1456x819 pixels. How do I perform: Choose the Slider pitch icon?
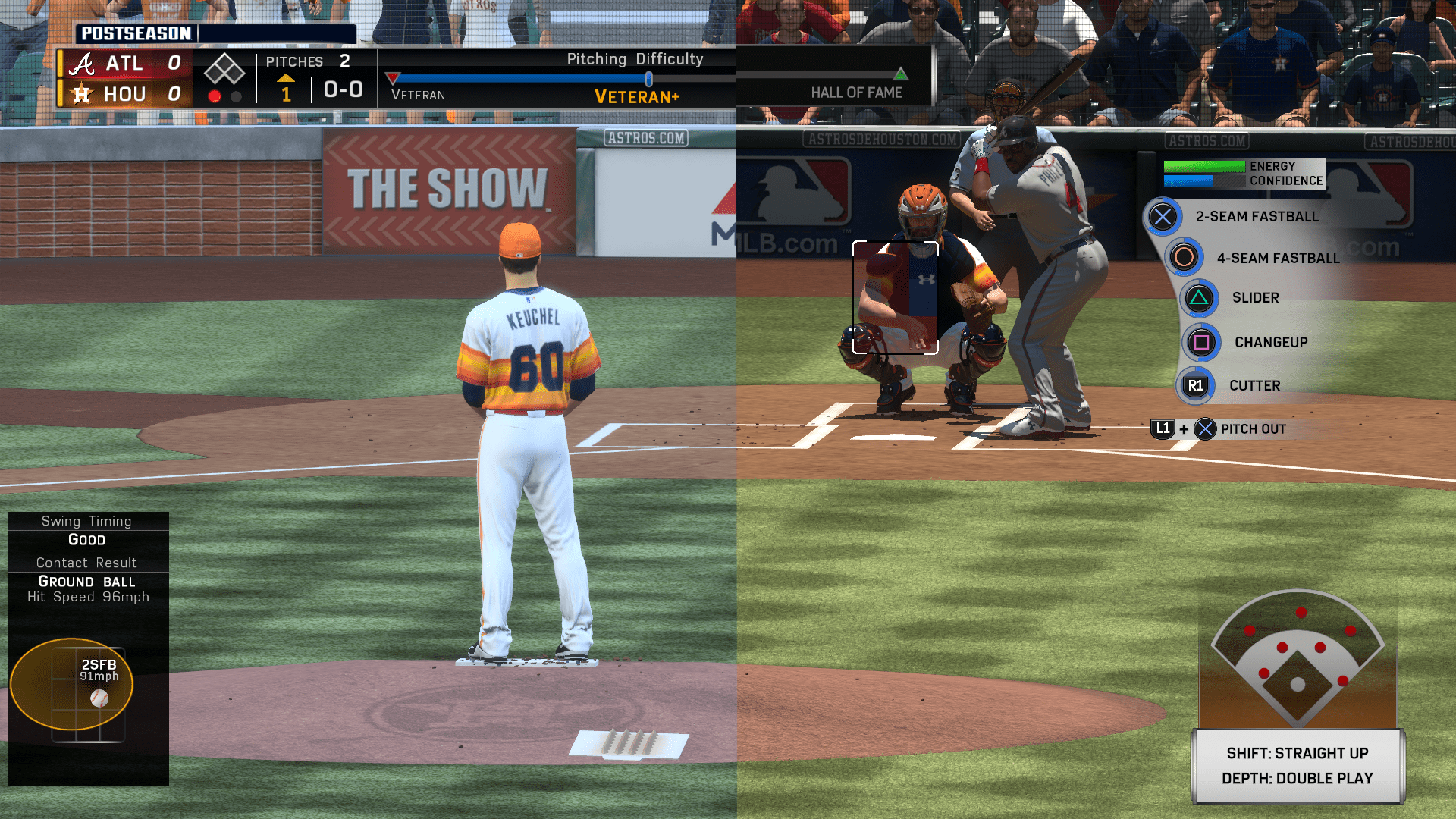click(x=1198, y=297)
